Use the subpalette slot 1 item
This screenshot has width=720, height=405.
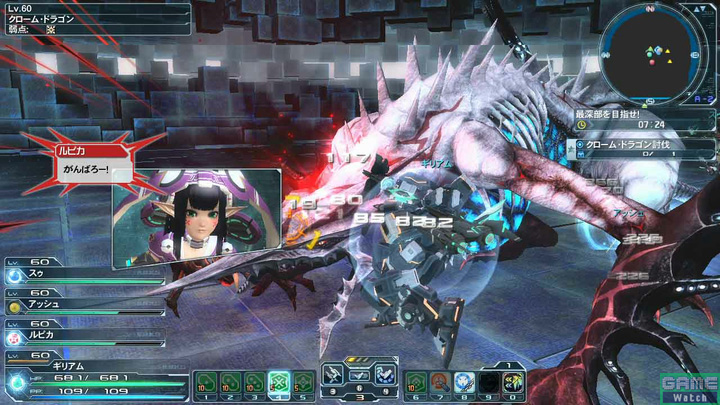click(206, 382)
